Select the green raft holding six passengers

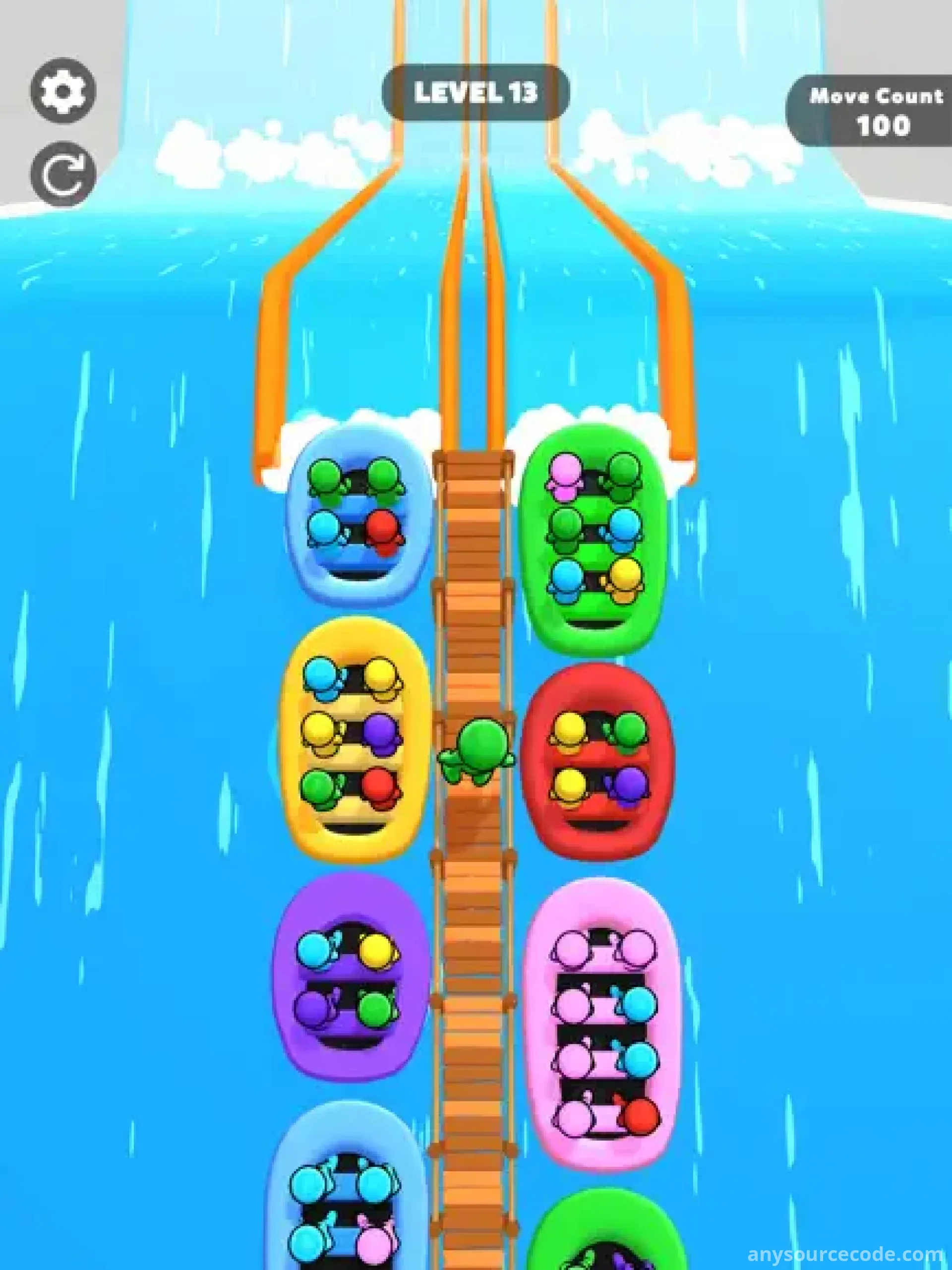click(x=595, y=540)
